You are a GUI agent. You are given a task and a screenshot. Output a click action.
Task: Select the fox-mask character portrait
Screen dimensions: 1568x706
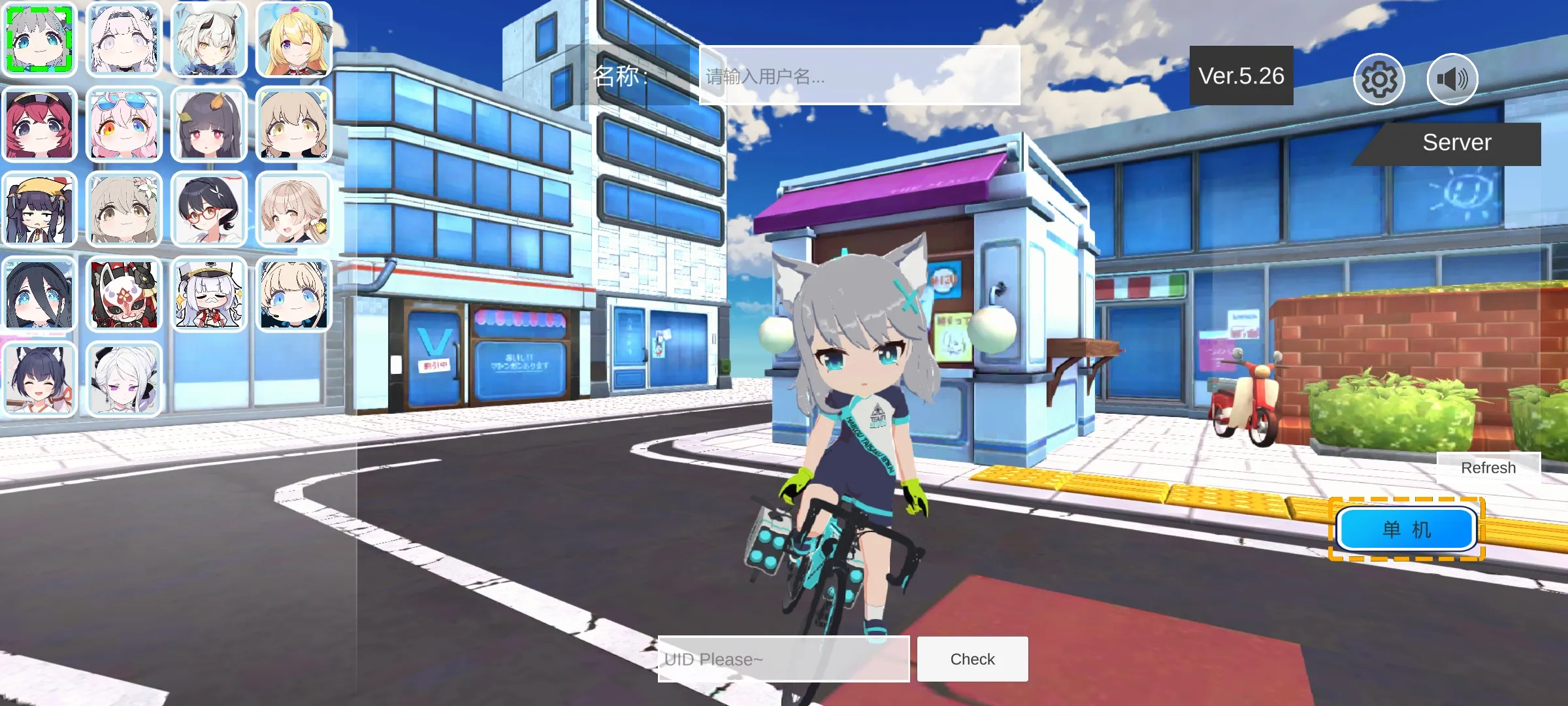(x=124, y=294)
